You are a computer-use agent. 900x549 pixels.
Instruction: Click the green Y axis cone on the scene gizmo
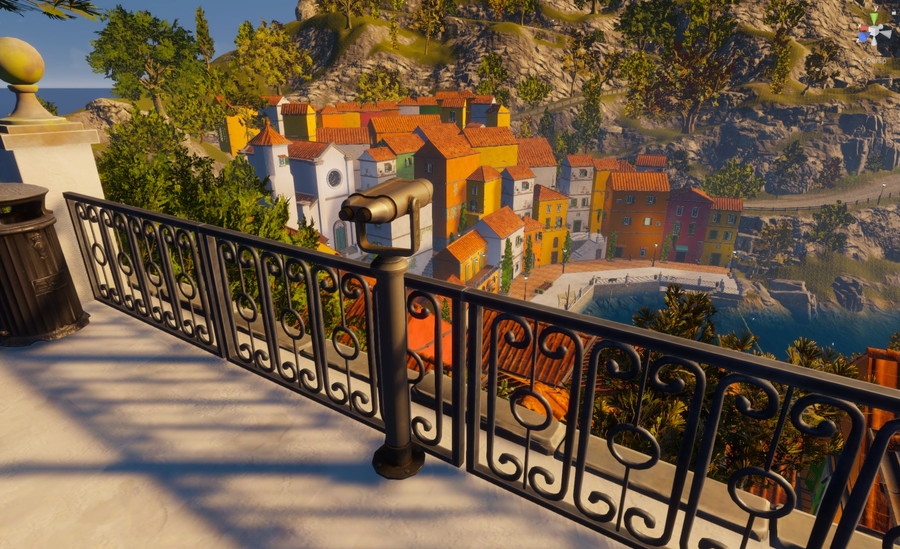874,17
